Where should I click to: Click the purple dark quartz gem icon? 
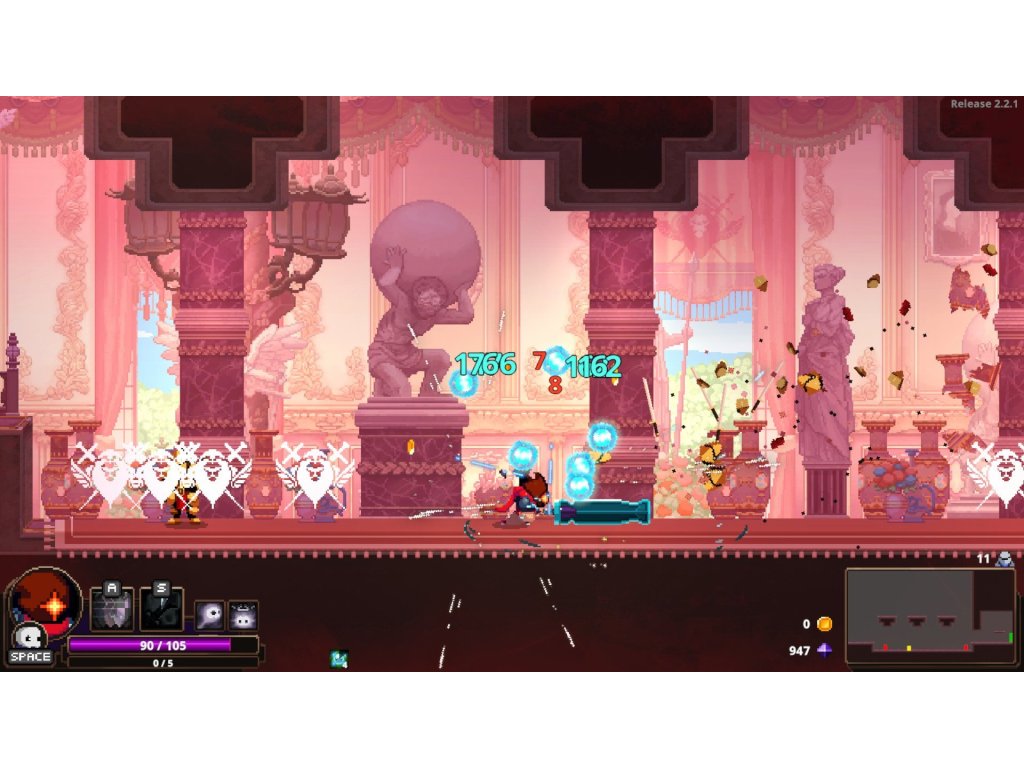824,650
